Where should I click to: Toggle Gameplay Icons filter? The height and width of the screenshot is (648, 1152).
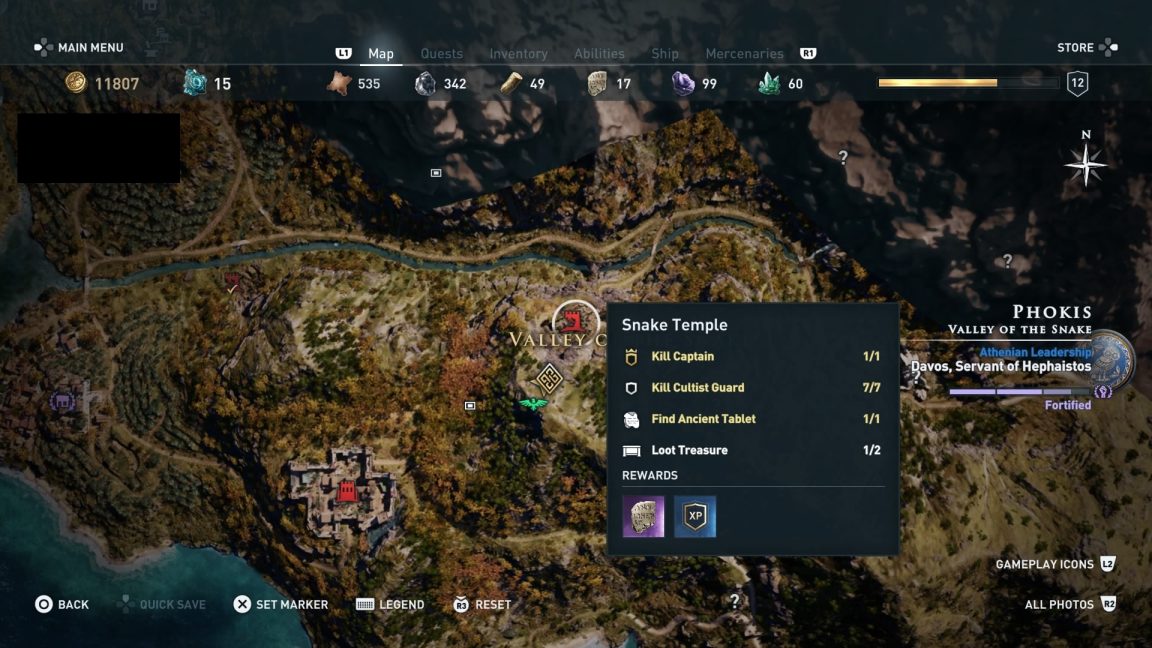point(1054,564)
